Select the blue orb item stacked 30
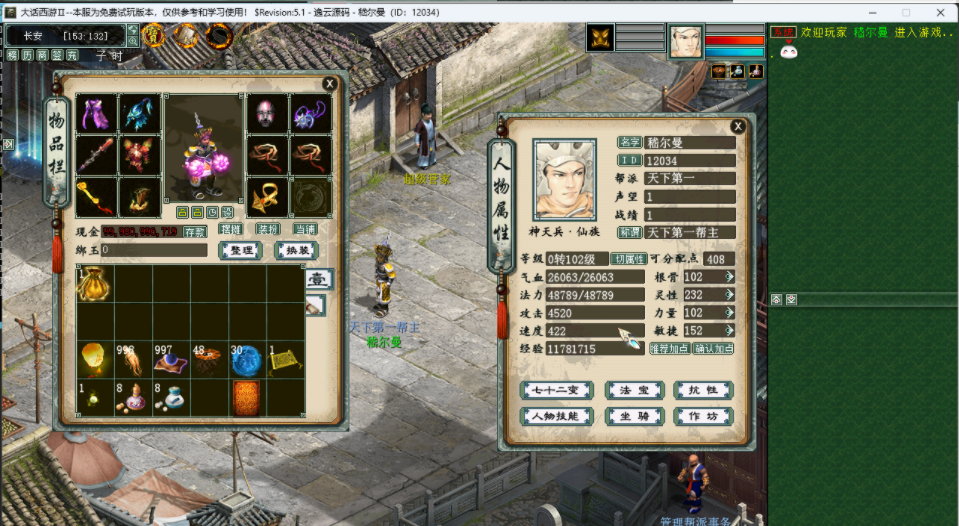 (246, 360)
